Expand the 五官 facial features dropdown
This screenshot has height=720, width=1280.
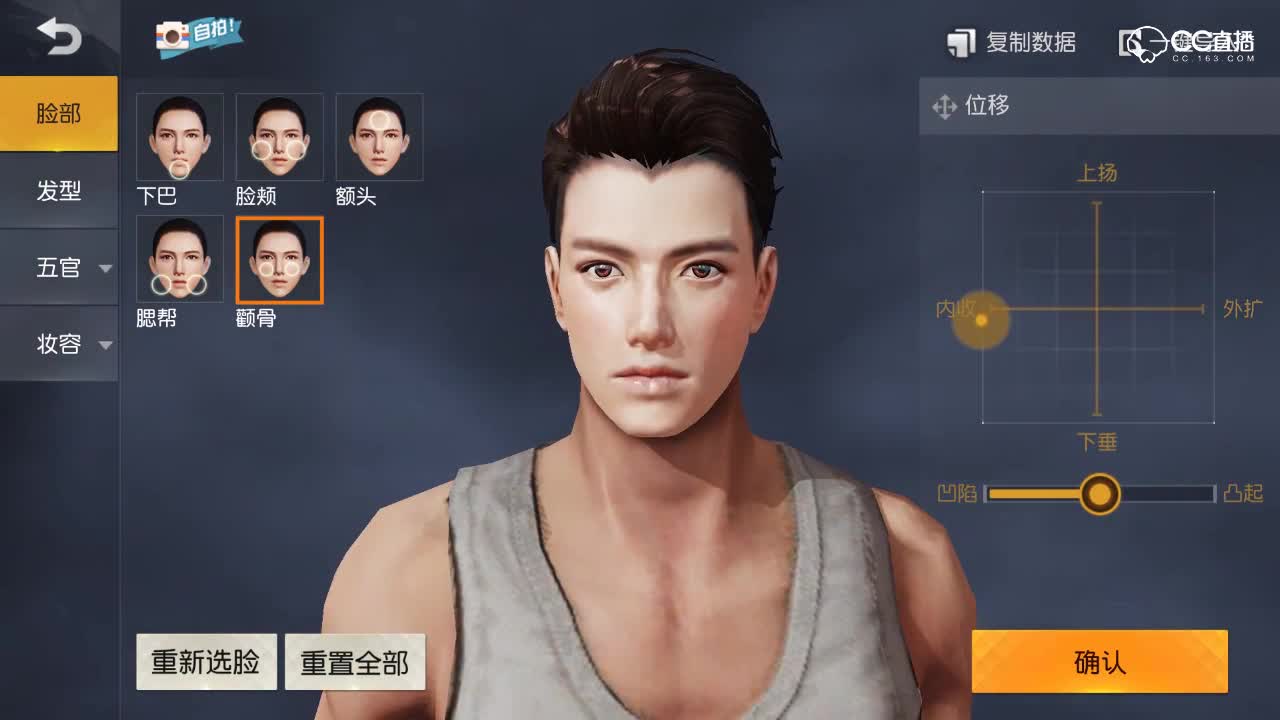tap(58, 267)
